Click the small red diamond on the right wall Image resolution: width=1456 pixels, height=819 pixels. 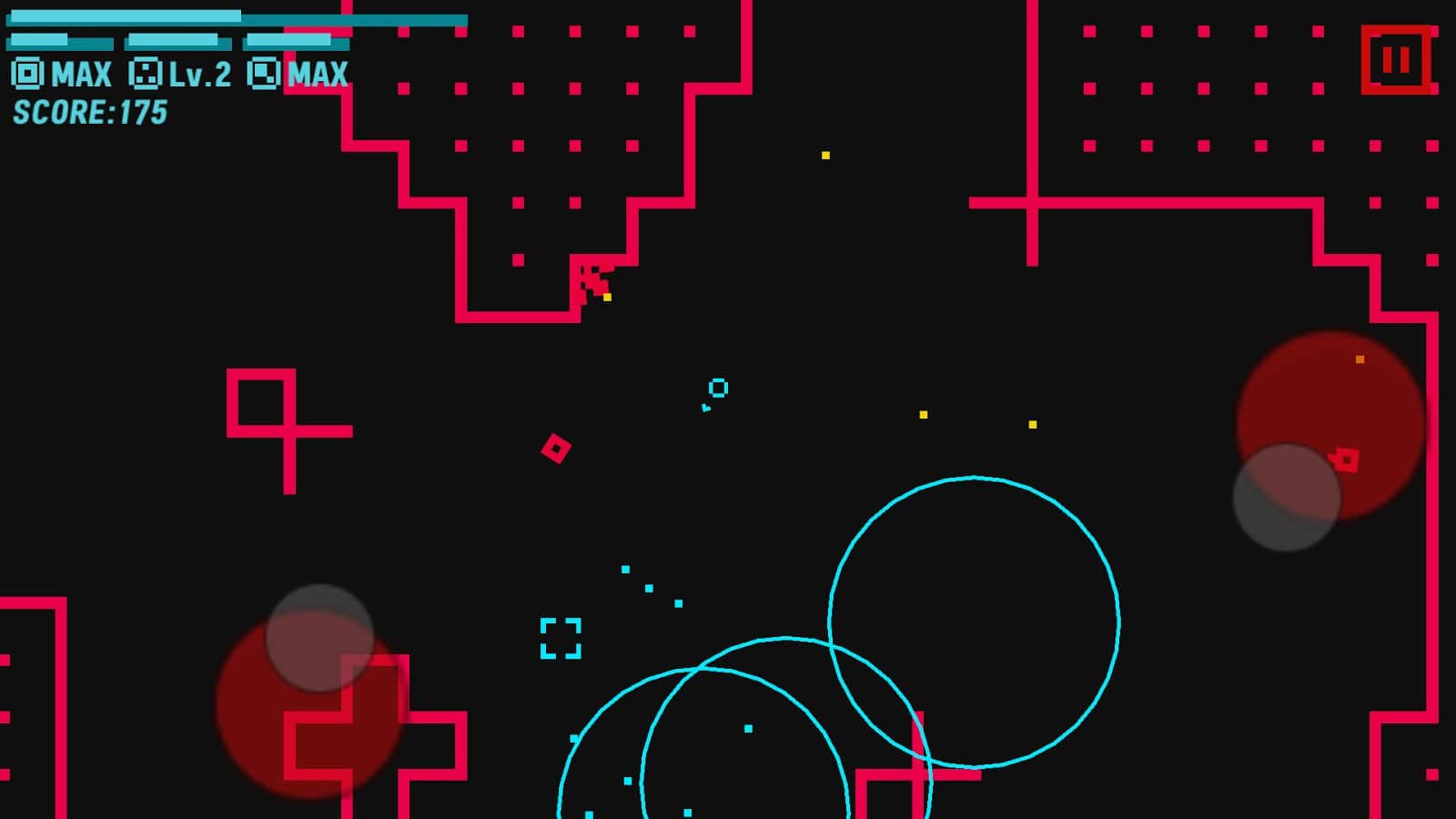(x=1345, y=459)
